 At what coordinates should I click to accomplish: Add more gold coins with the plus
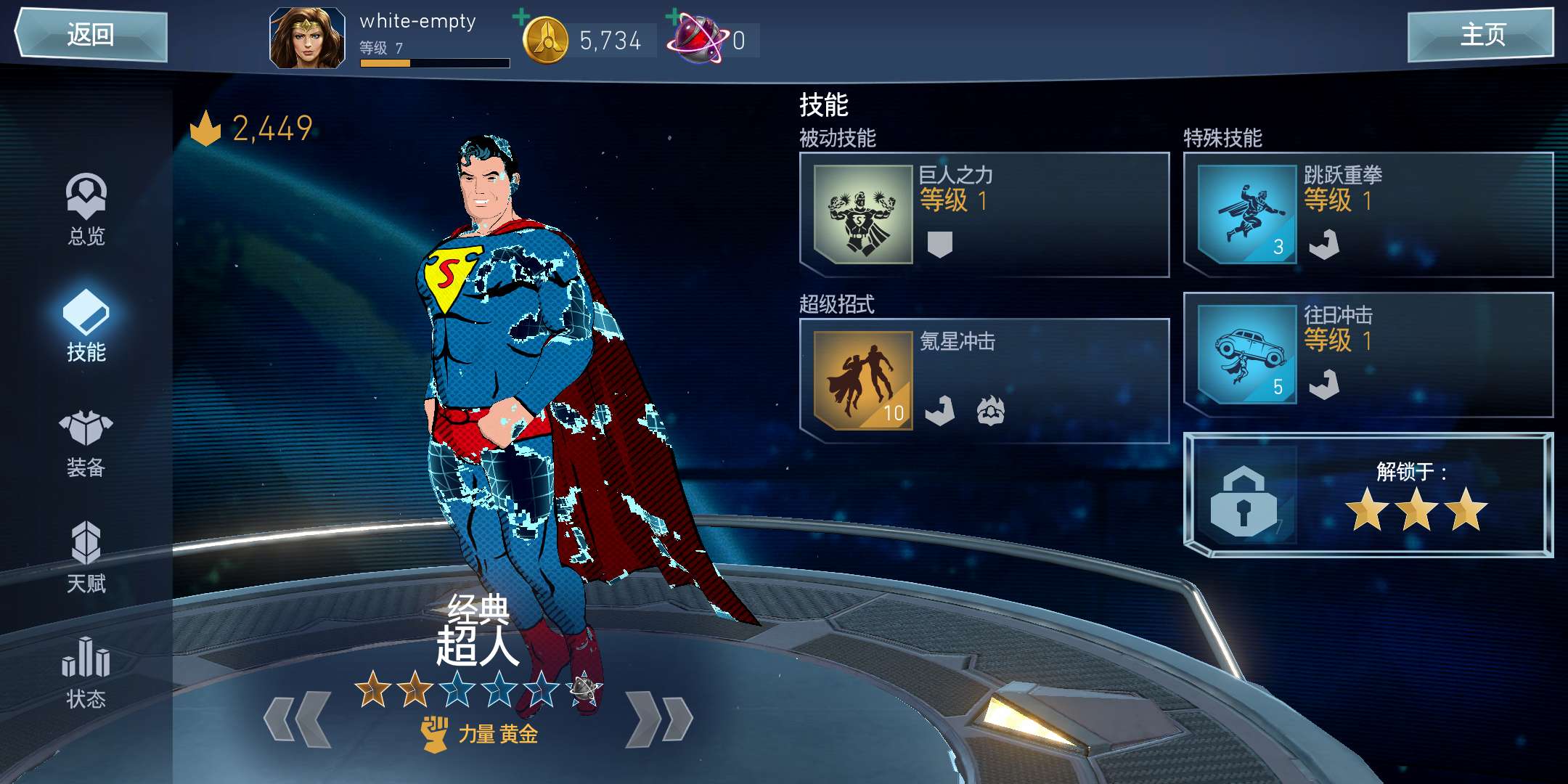click(x=521, y=17)
